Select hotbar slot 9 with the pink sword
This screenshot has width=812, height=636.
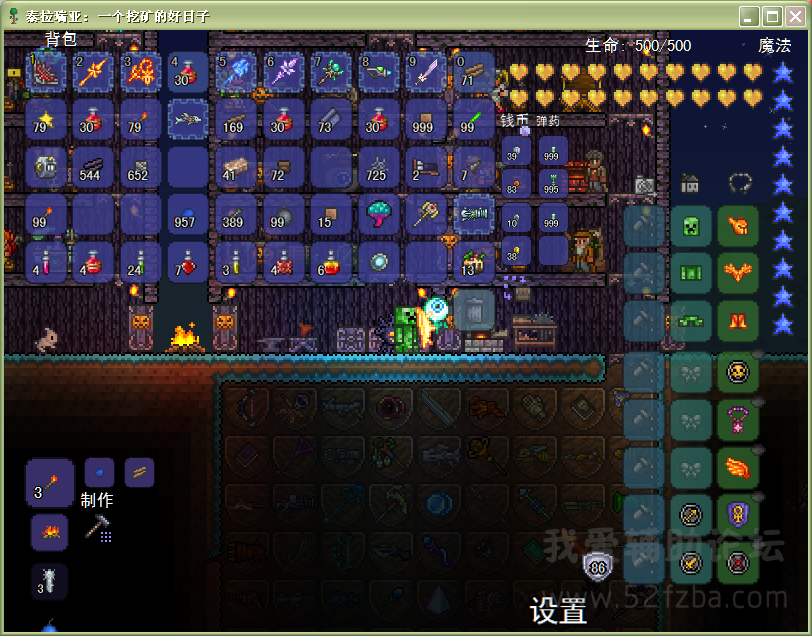(x=427, y=72)
